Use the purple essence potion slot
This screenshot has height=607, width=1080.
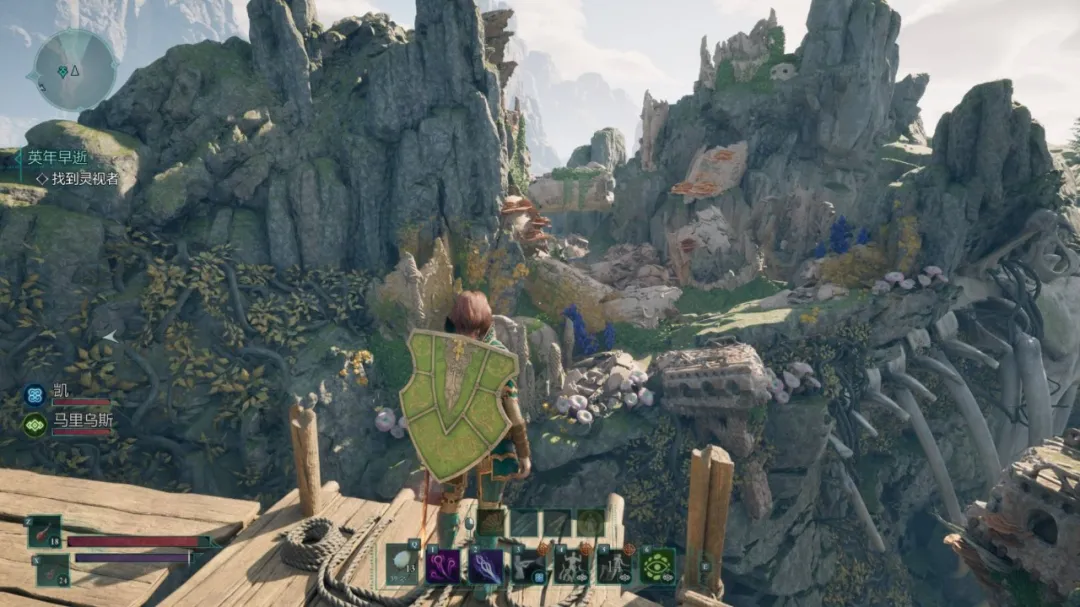pyautogui.click(x=53, y=569)
